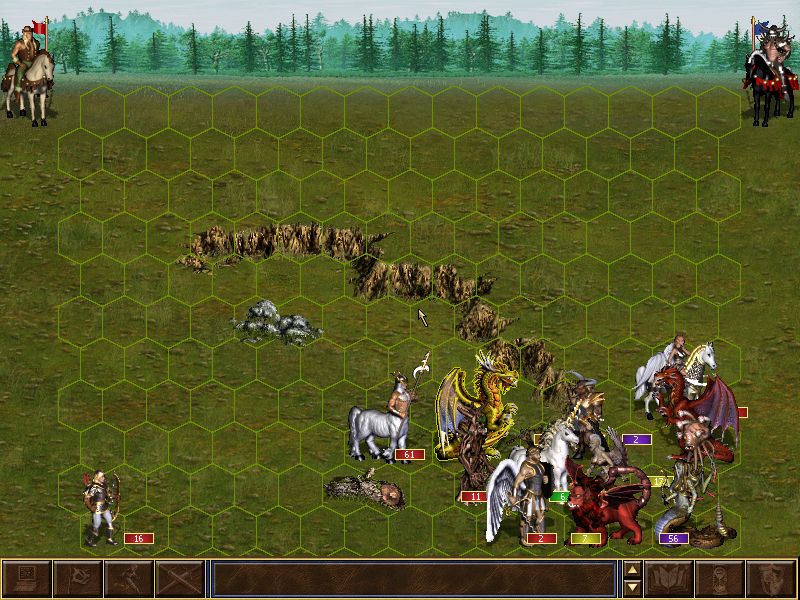This screenshot has height=600, width=800.
Task: Click the combat log message bar
Action: (x=413, y=579)
